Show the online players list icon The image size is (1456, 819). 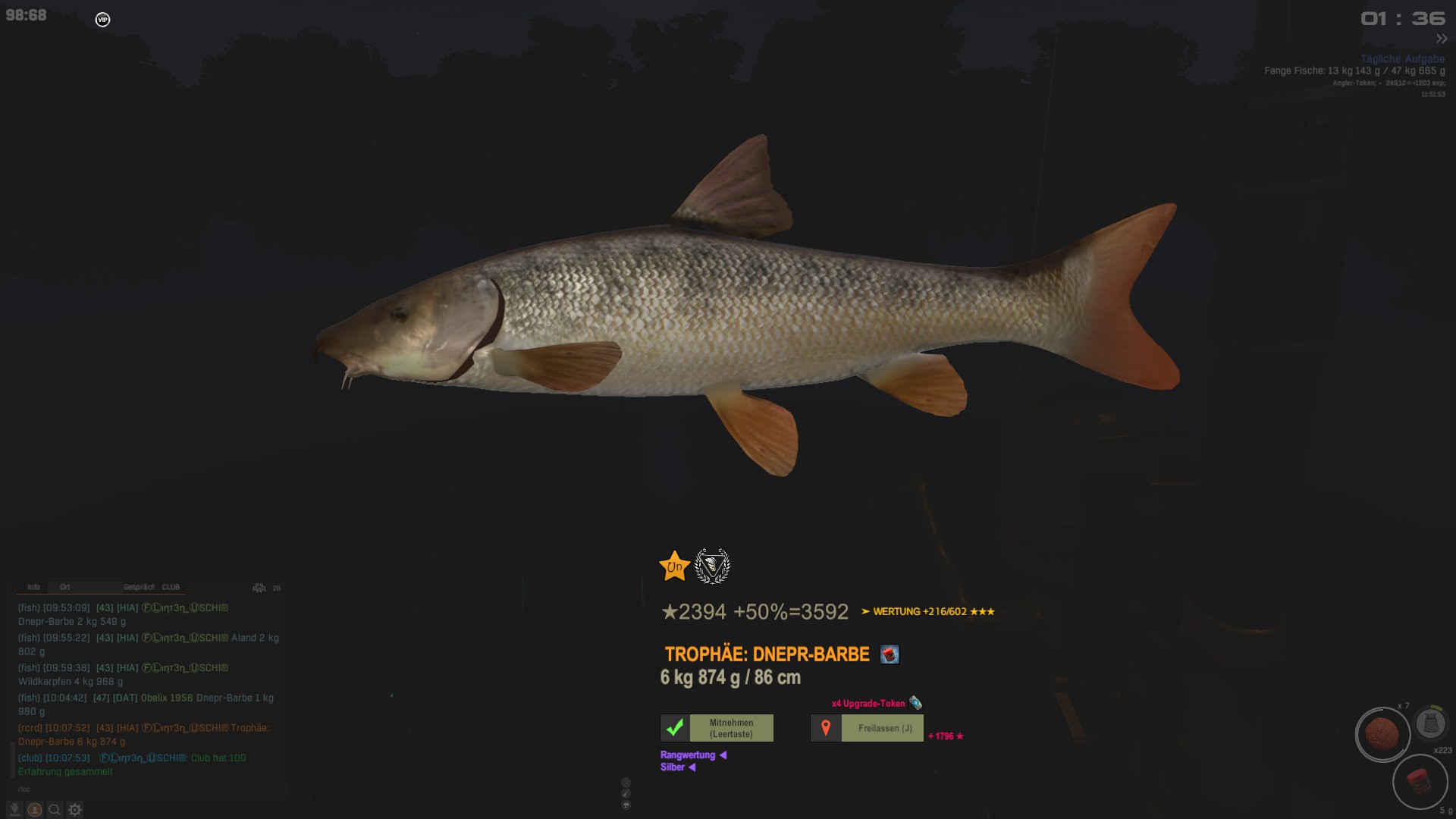259,588
